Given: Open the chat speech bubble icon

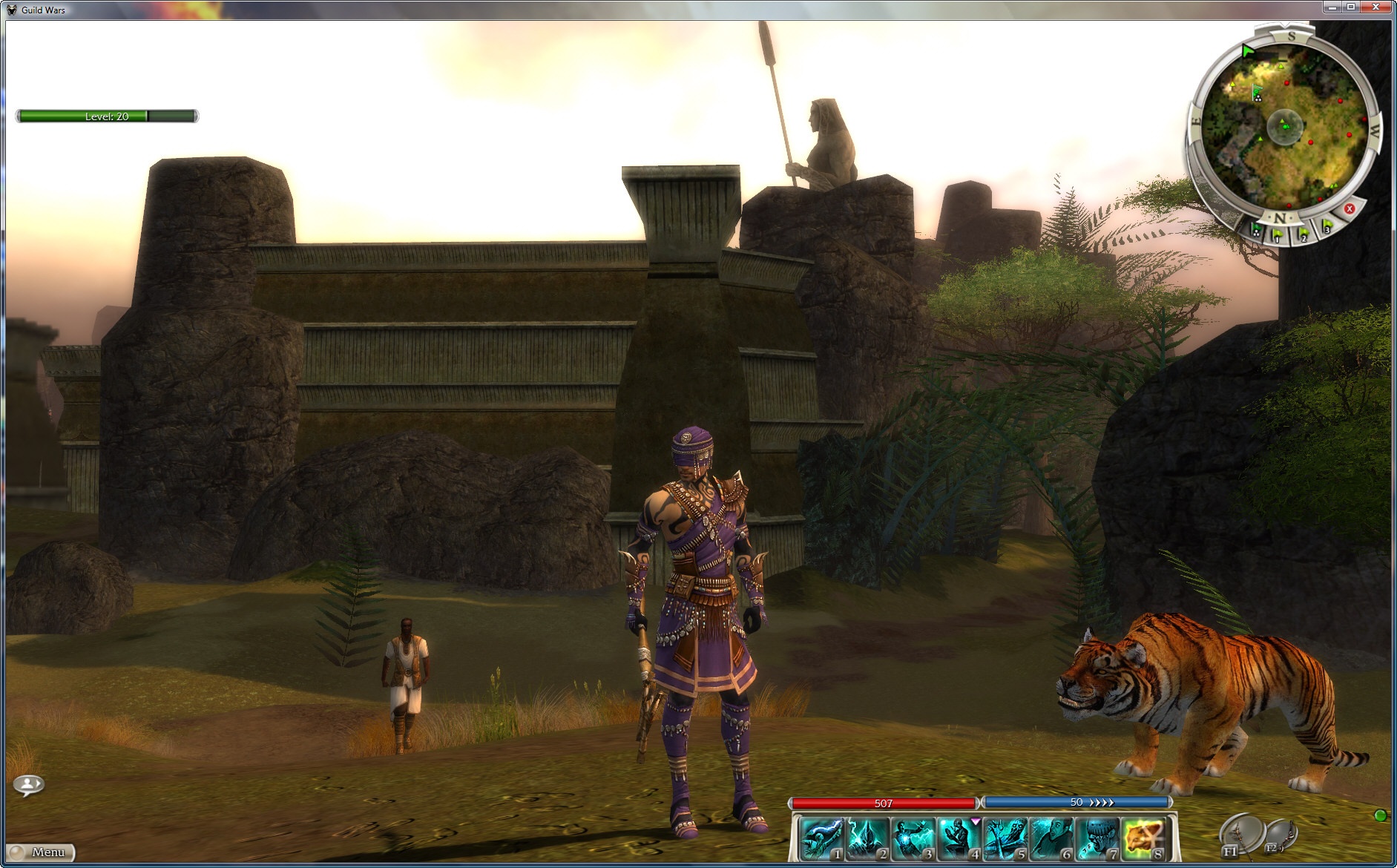Looking at the screenshot, I should pos(29,784).
